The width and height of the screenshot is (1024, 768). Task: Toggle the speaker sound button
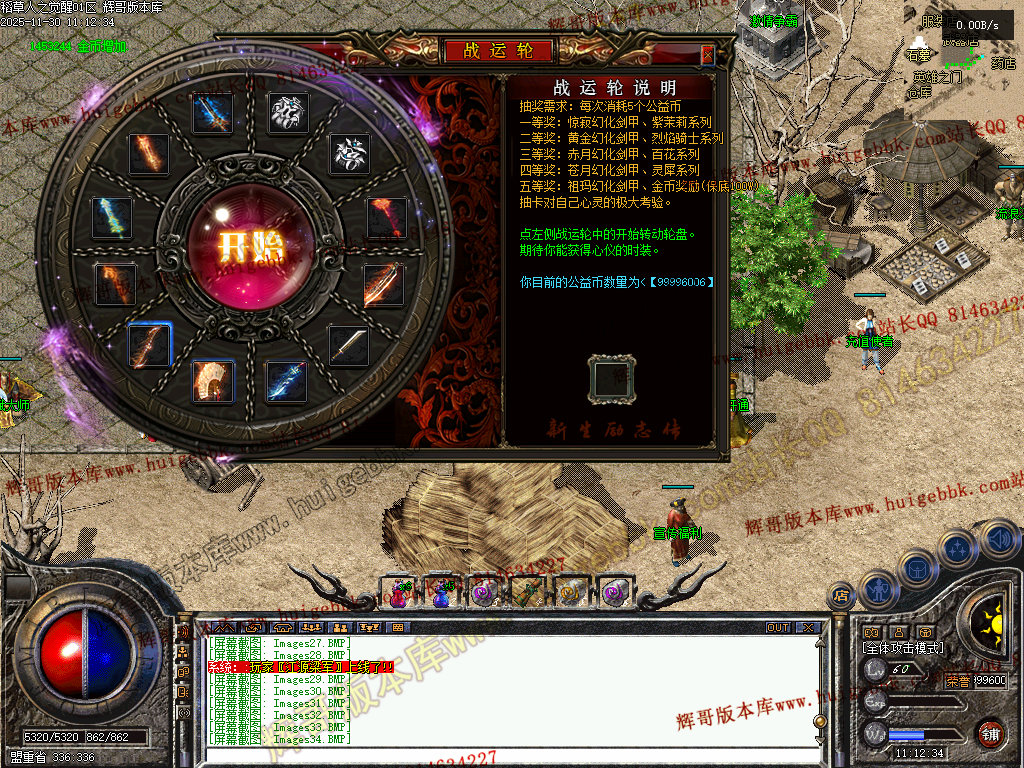(x=998, y=540)
